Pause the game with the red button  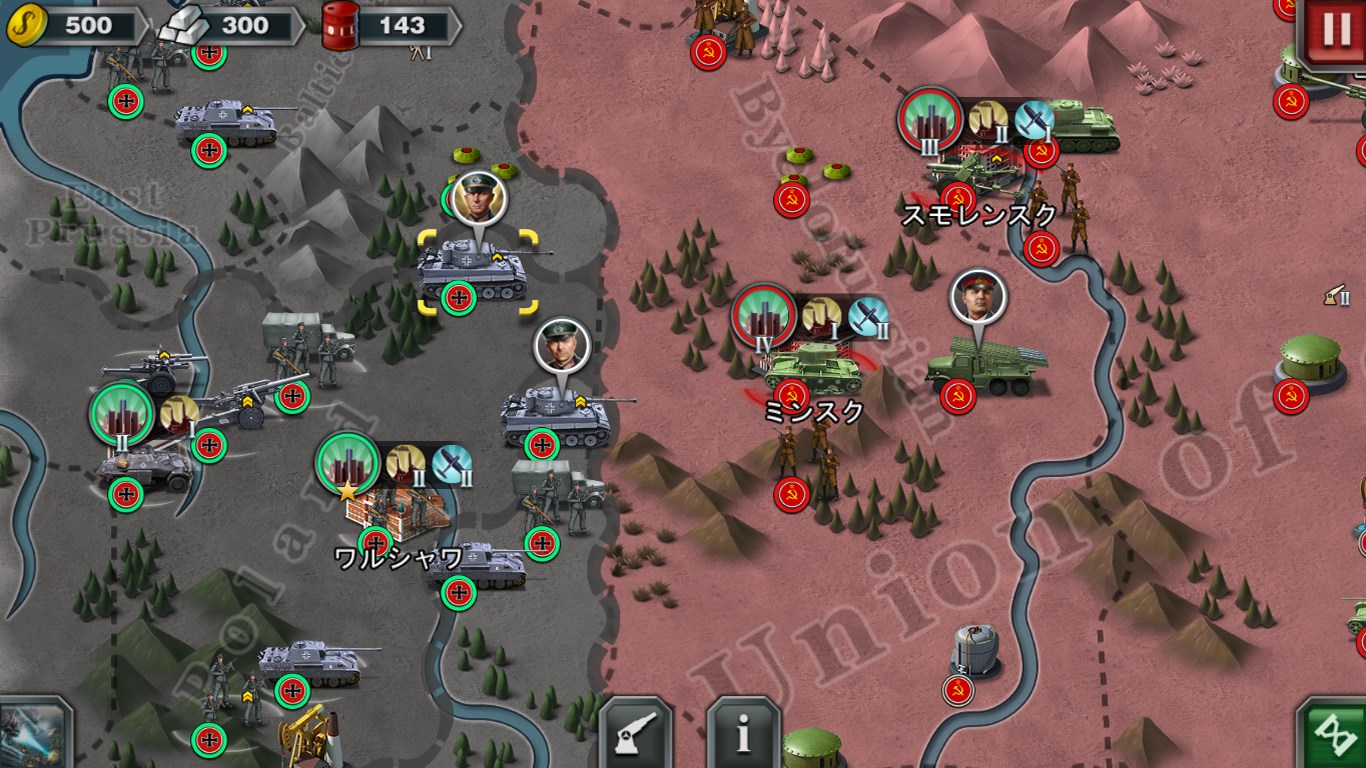[1335, 31]
